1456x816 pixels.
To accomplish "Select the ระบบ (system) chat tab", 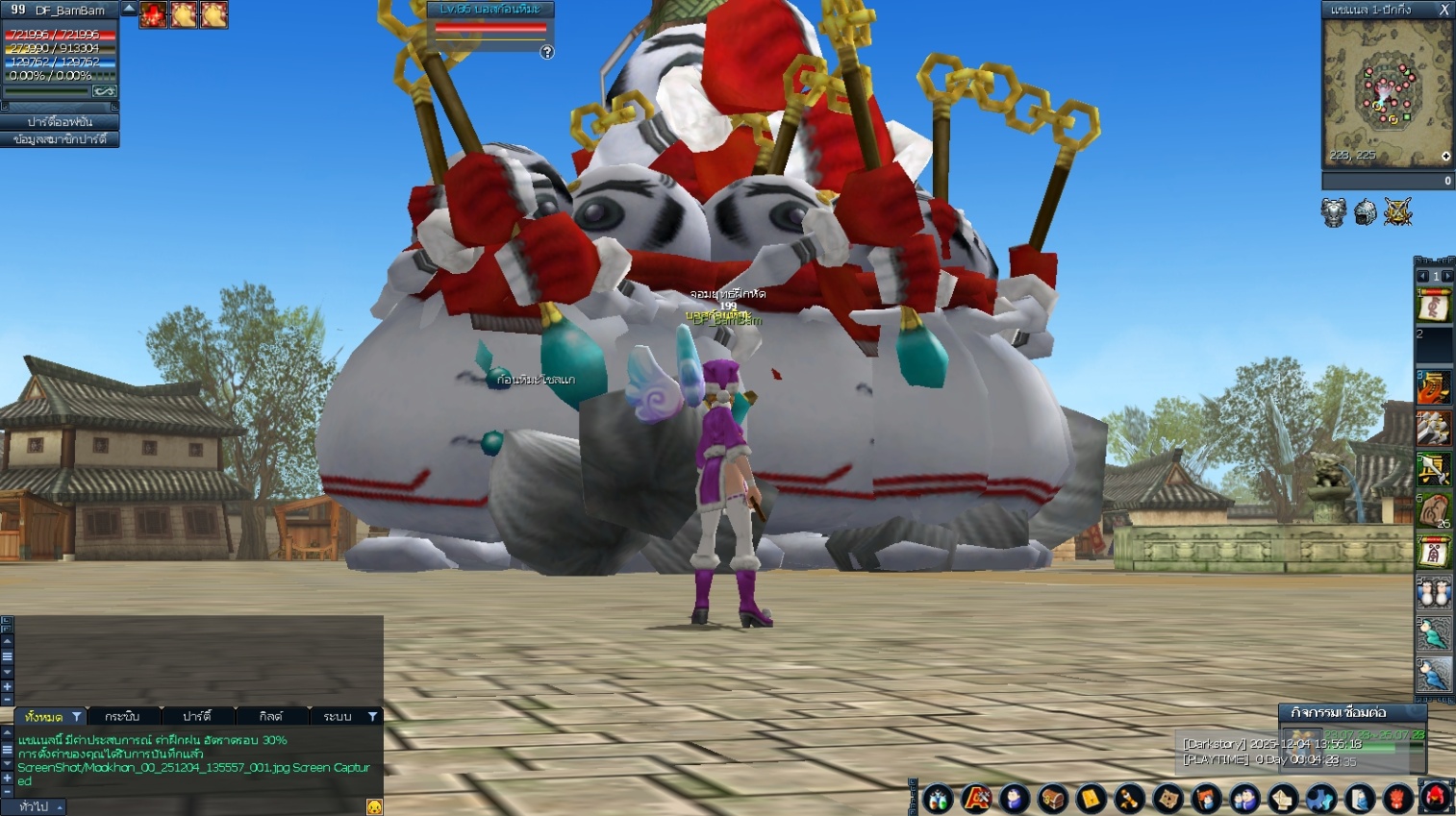I will [337, 716].
